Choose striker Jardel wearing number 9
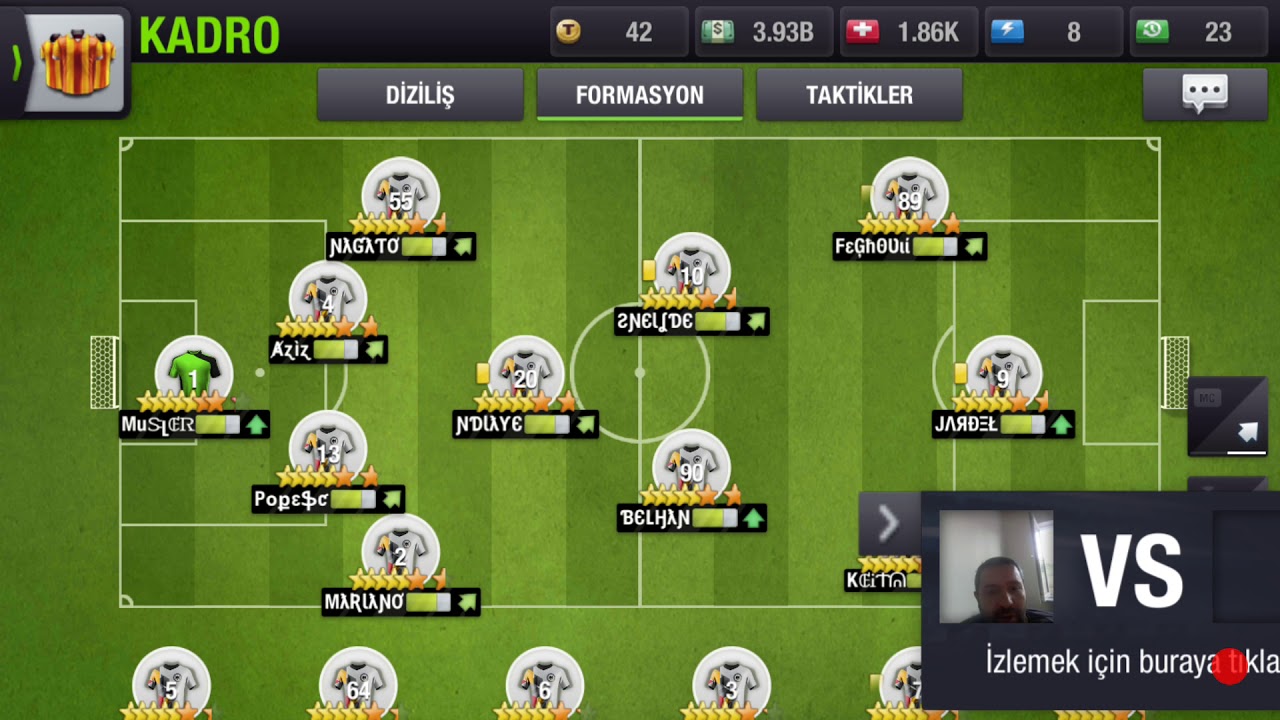1280x720 pixels. click(x=1002, y=377)
